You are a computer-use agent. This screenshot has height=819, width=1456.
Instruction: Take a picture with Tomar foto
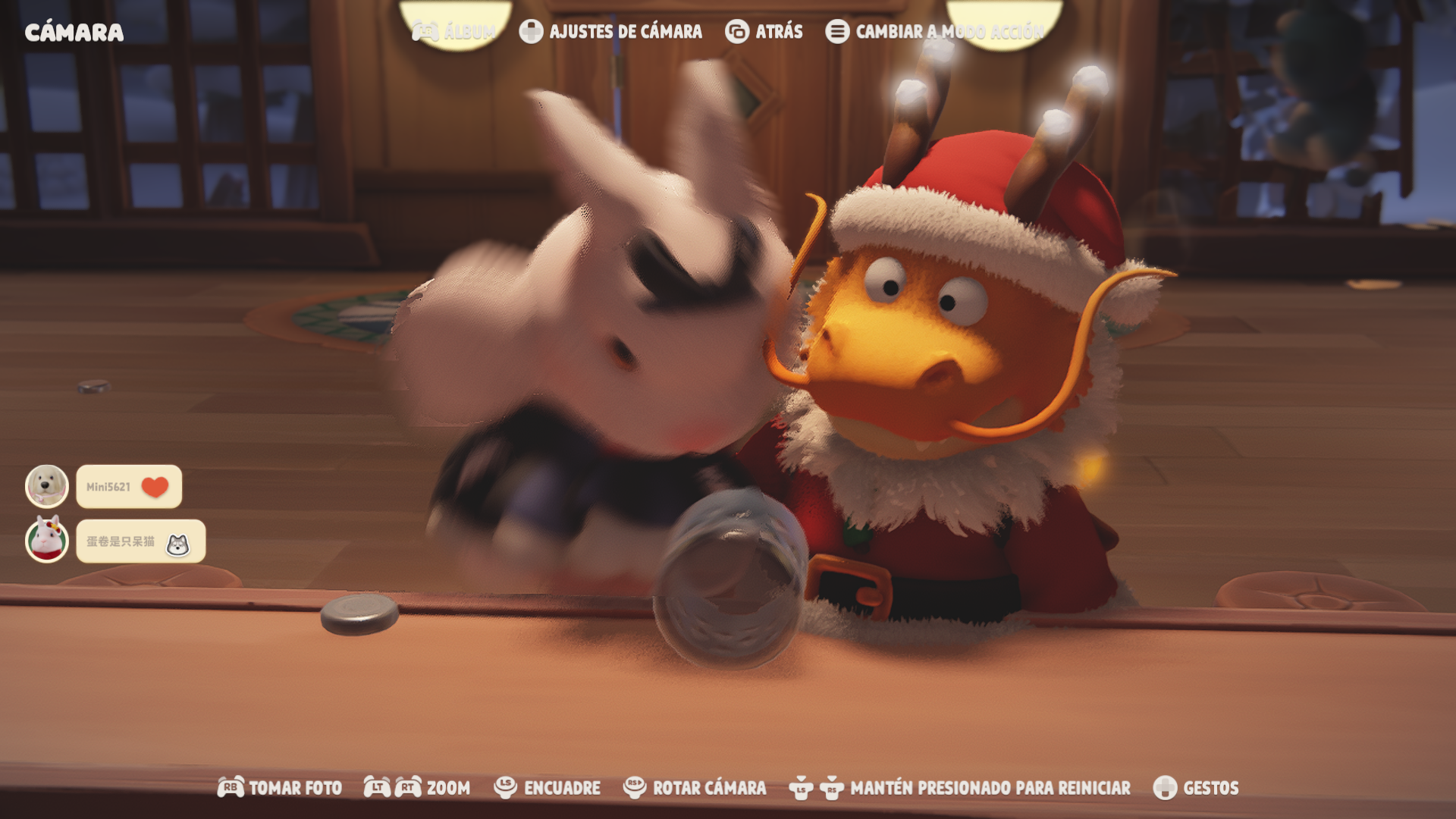point(280,788)
